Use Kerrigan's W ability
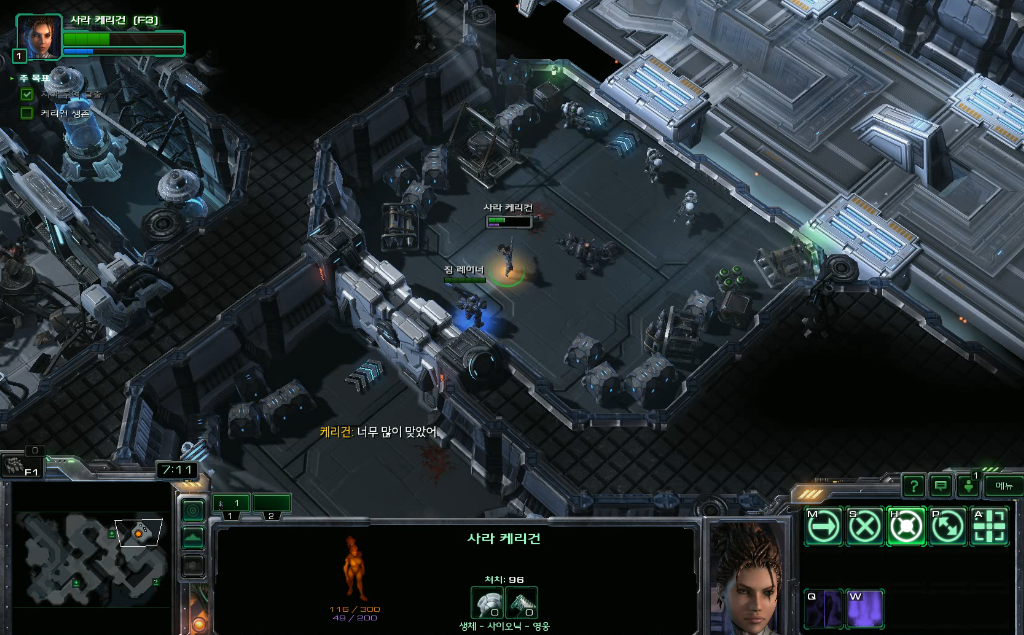The width and height of the screenshot is (1024, 635). coord(865,608)
